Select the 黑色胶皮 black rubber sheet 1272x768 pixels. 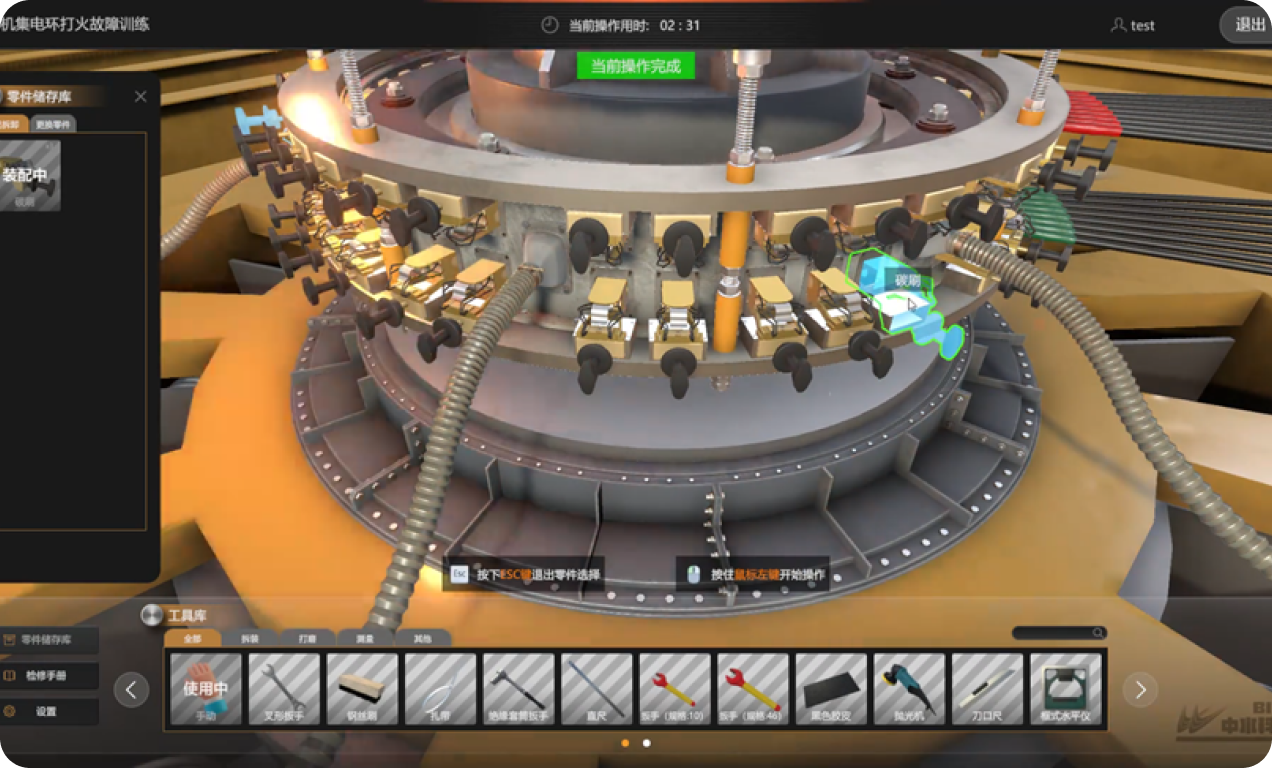831,689
